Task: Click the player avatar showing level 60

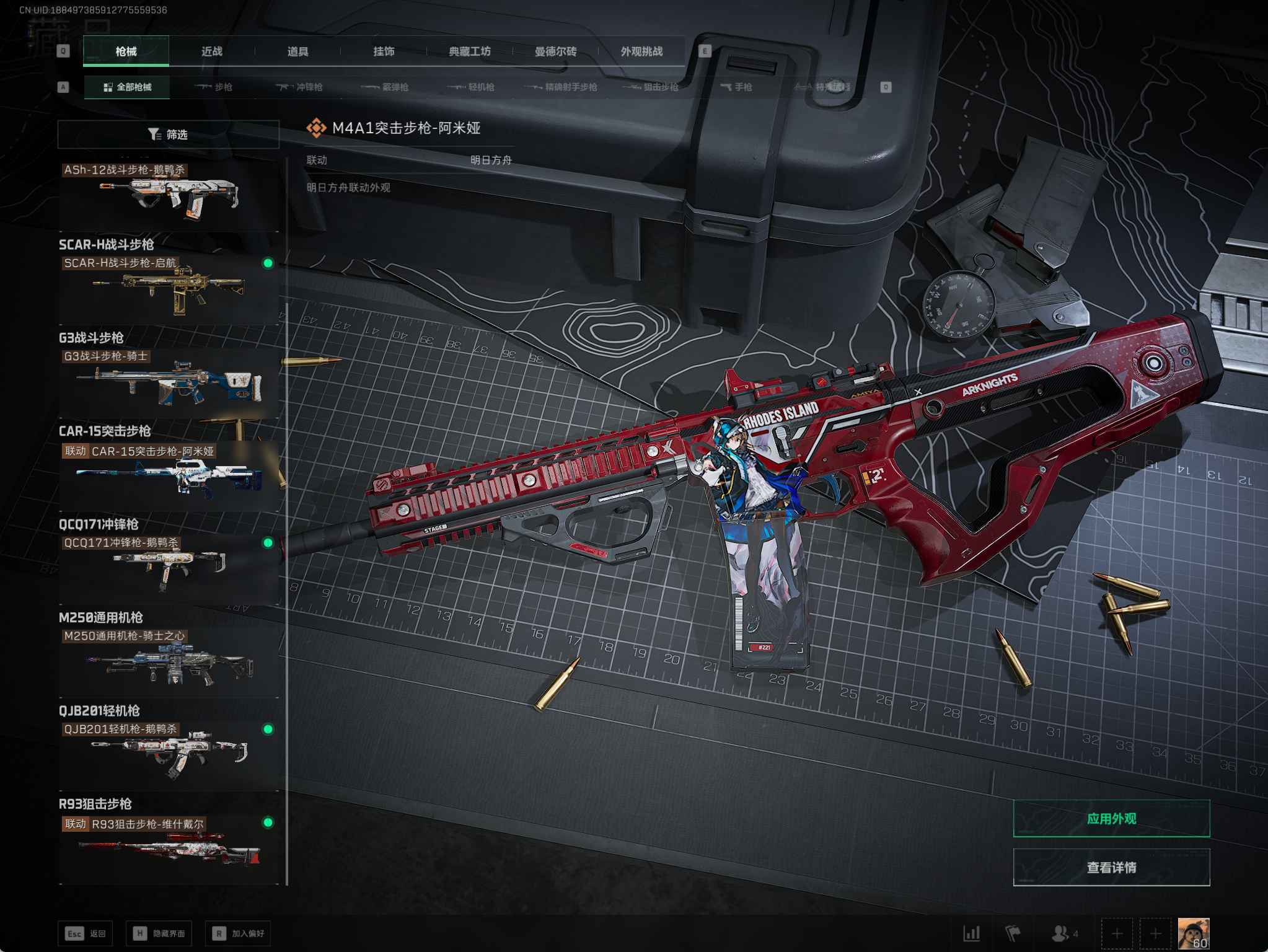Action: point(1193,933)
